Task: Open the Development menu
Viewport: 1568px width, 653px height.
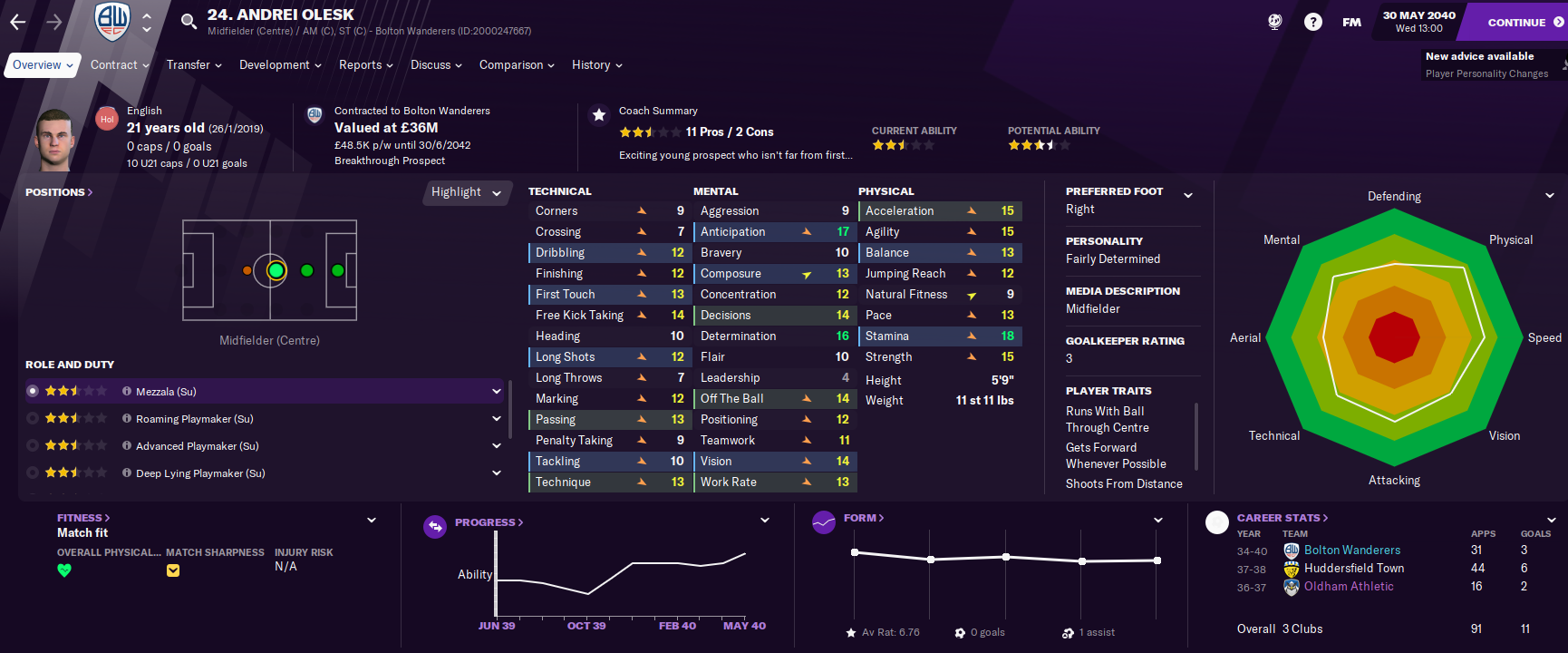Action: coord(279,65)
